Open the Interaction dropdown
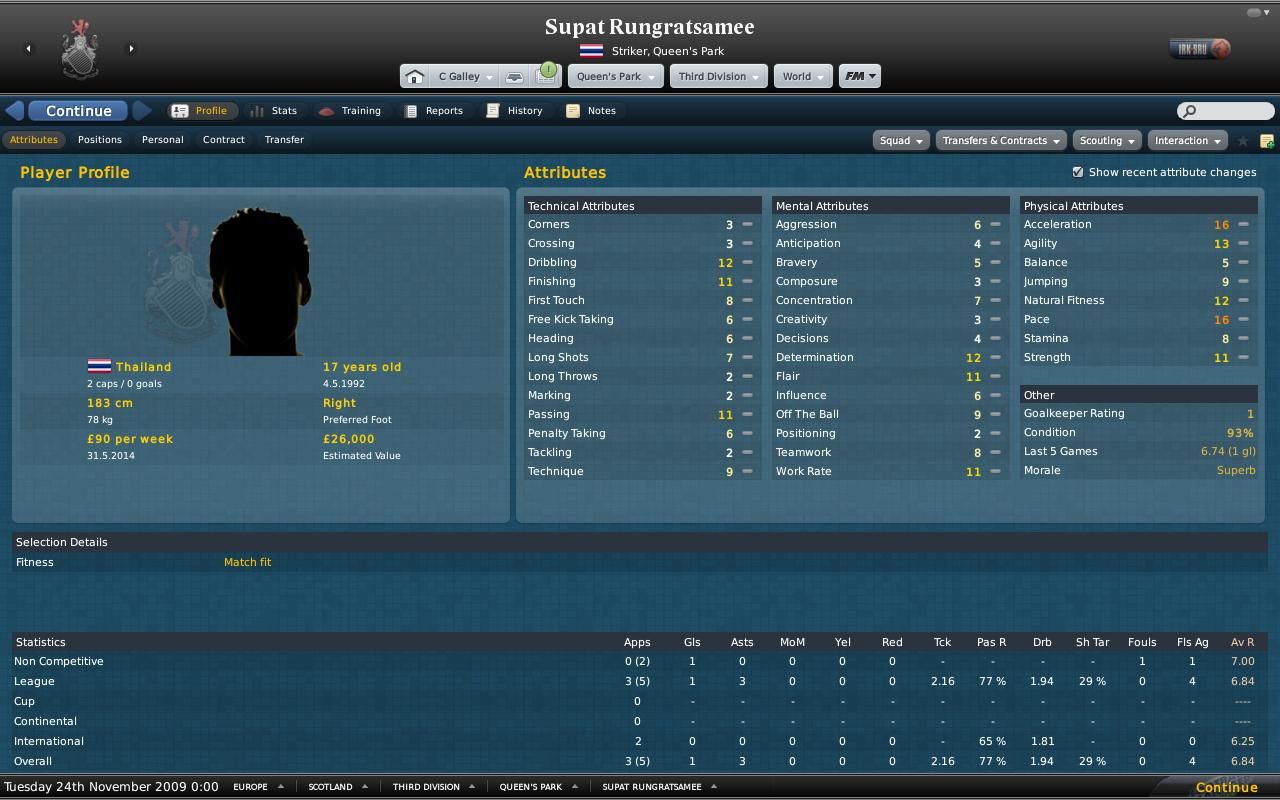The height and width of the screenshot is (800, 1280). [1187, 141]
